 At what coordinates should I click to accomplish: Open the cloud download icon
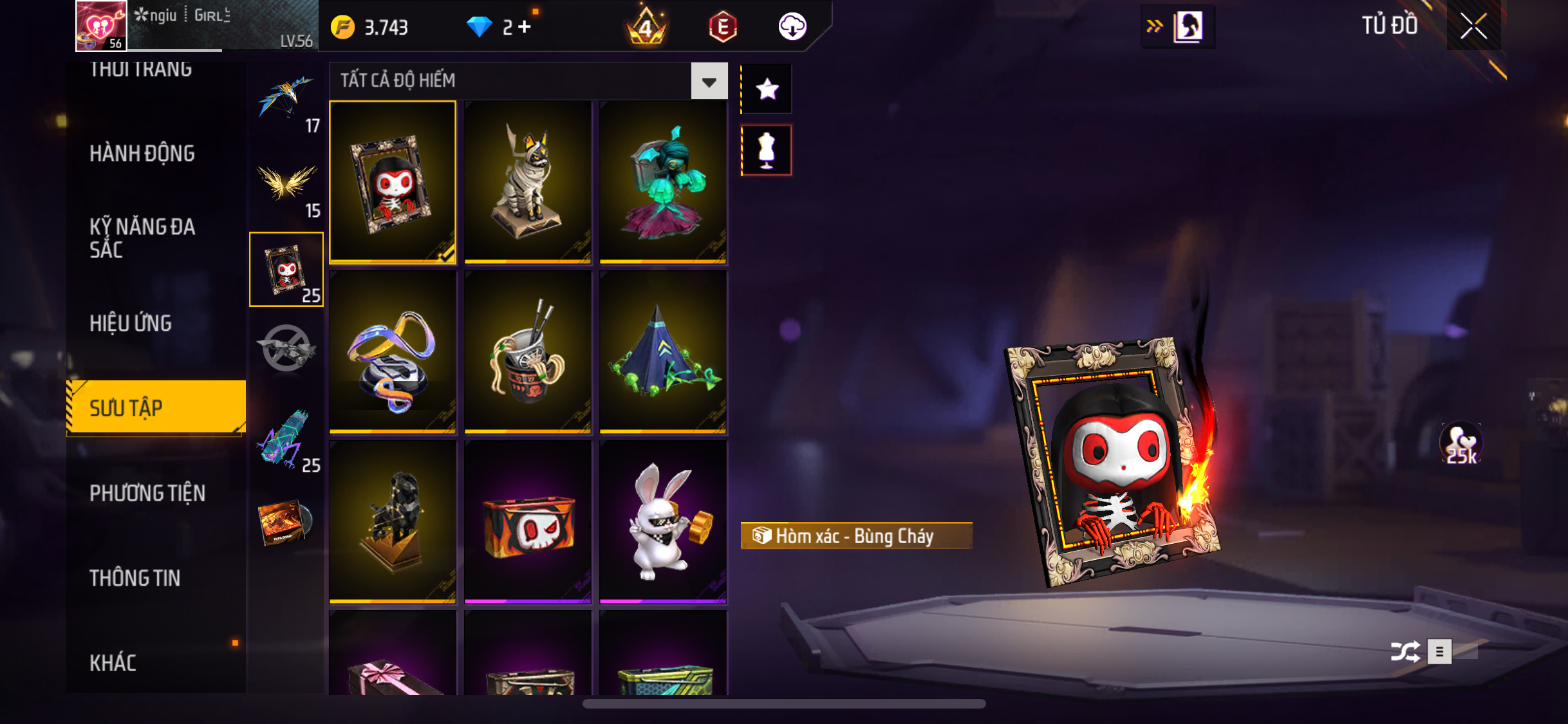792,27
